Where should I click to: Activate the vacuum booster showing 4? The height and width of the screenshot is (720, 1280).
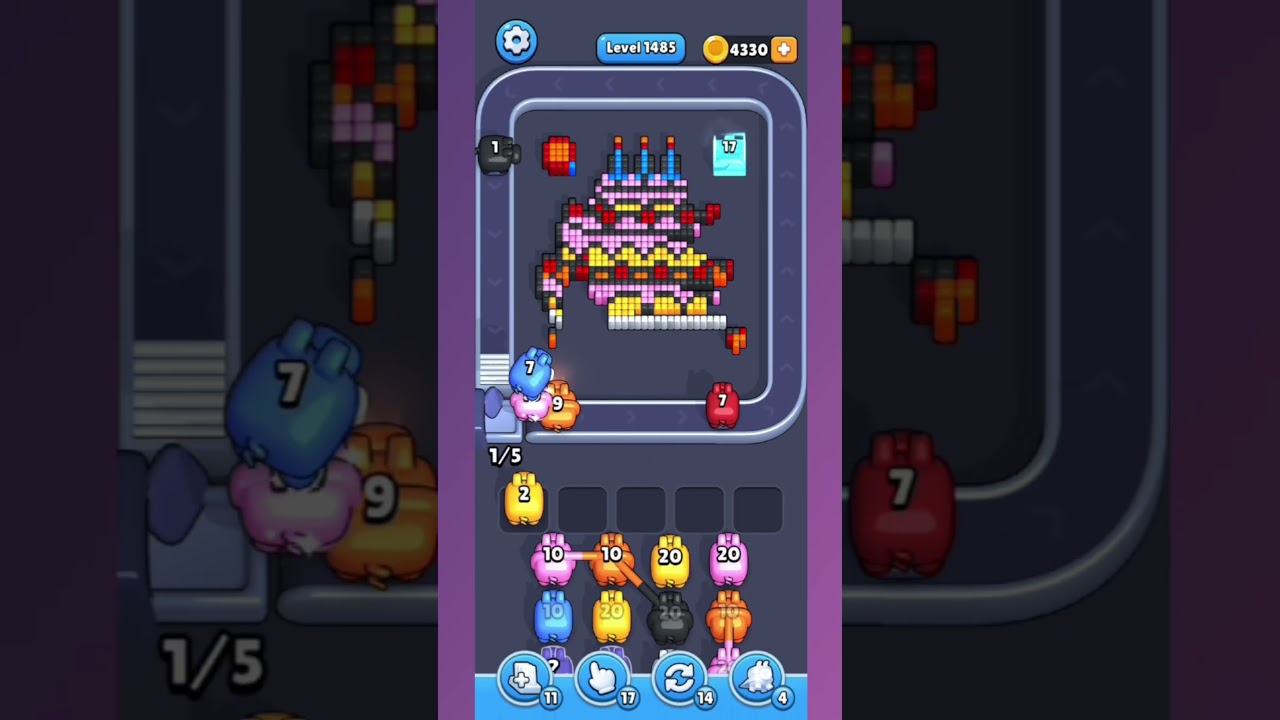(x=758, y=678)
